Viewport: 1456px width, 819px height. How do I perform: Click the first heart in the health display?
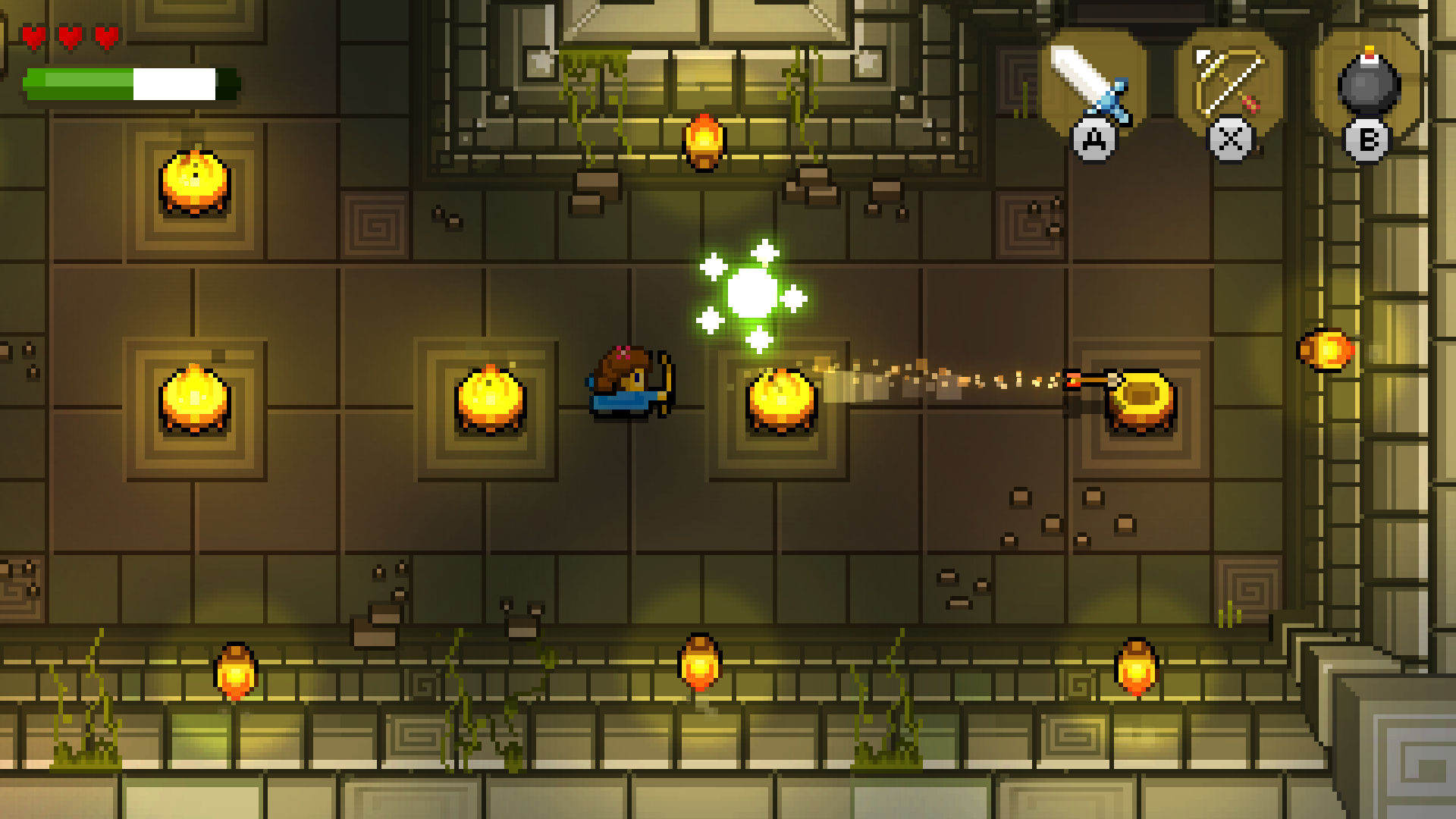tap(33, 35)
